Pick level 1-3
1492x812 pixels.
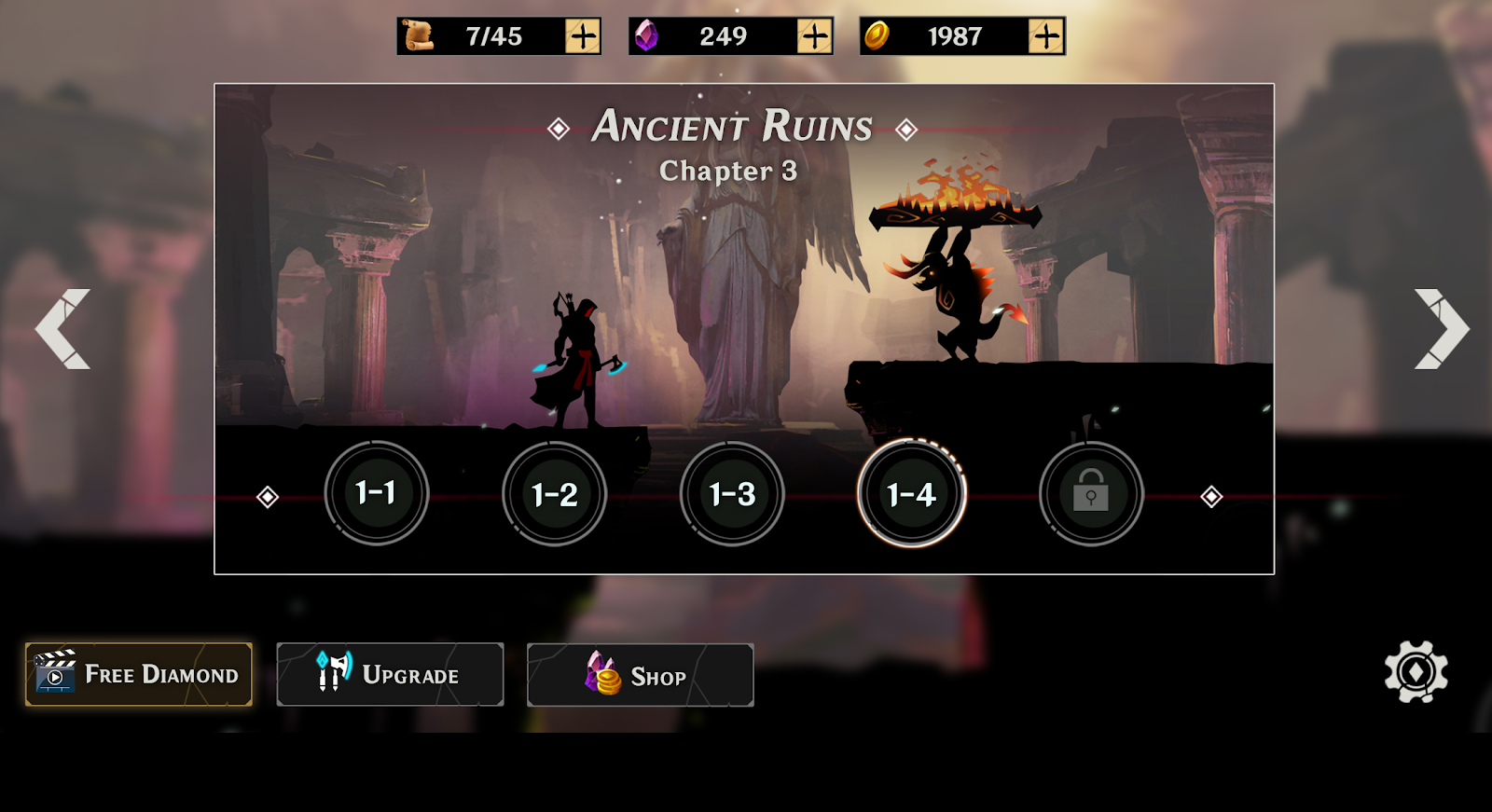pos(732,494)
